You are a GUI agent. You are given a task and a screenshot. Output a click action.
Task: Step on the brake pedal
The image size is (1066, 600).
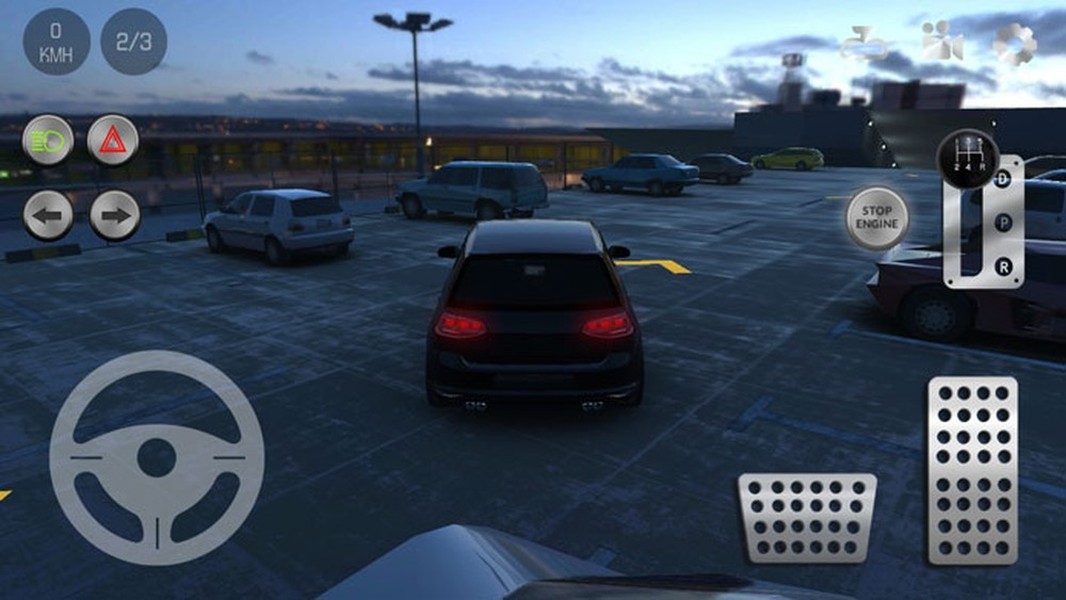tap(807, 517)
